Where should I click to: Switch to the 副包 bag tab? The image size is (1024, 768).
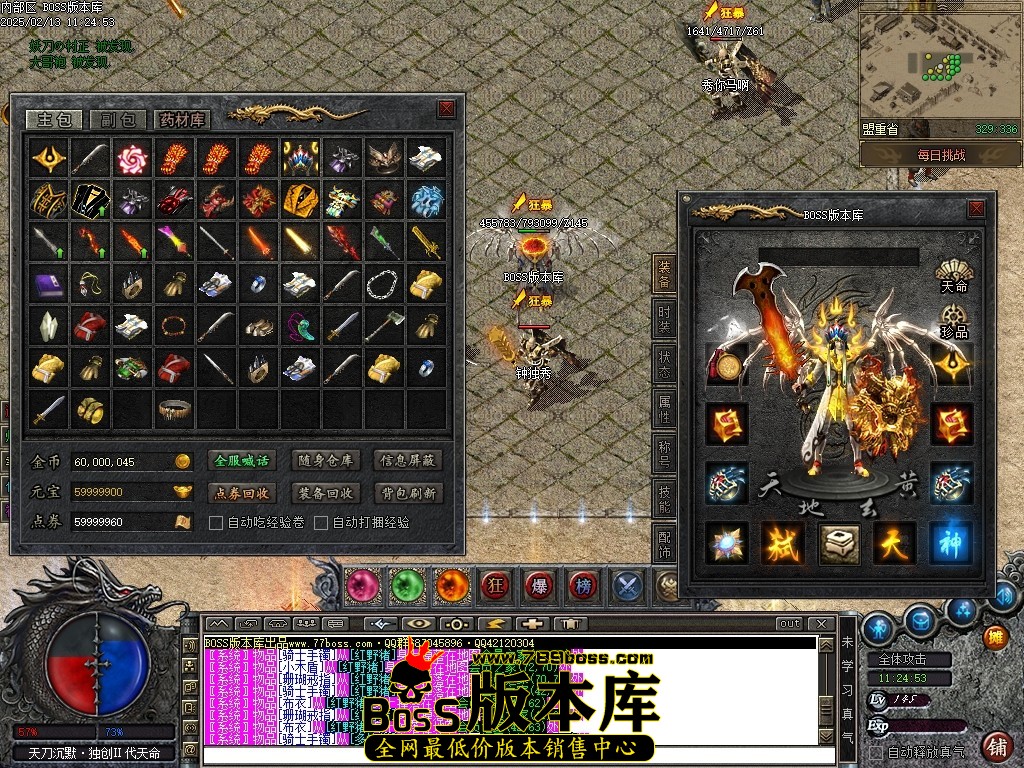coord(118,120)
